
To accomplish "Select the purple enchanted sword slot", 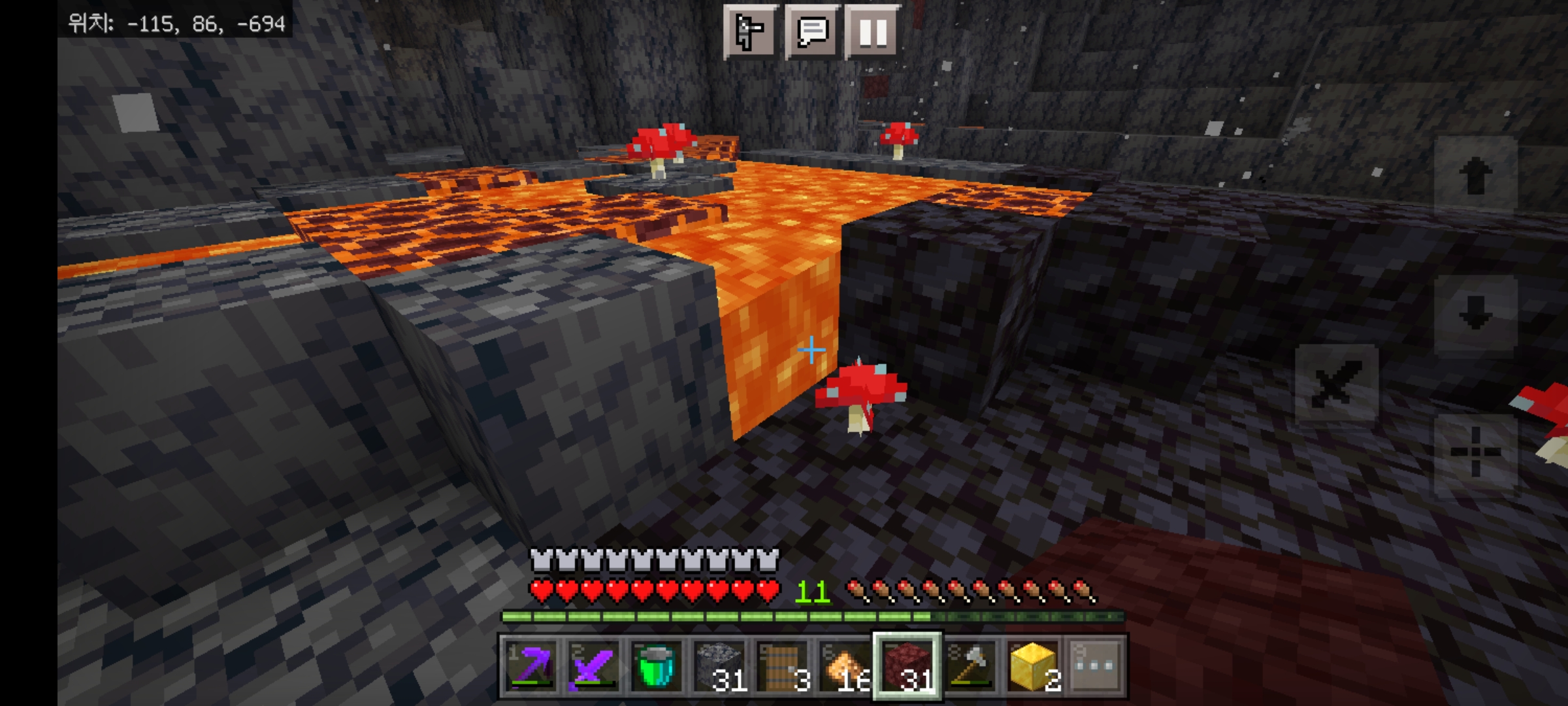I will [x=593, y=666].
